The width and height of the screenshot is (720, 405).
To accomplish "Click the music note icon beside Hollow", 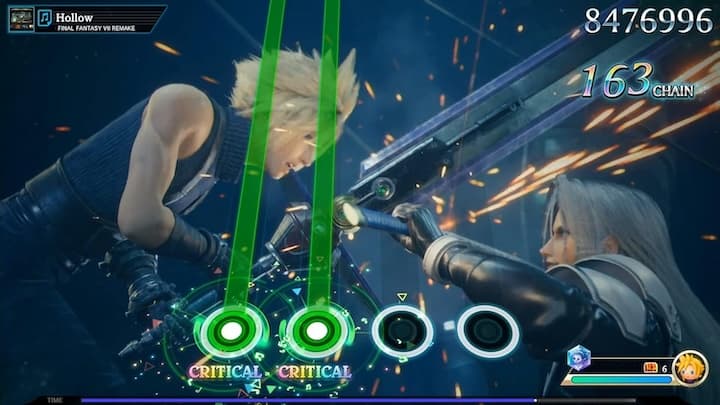I will tap(44, 18).
